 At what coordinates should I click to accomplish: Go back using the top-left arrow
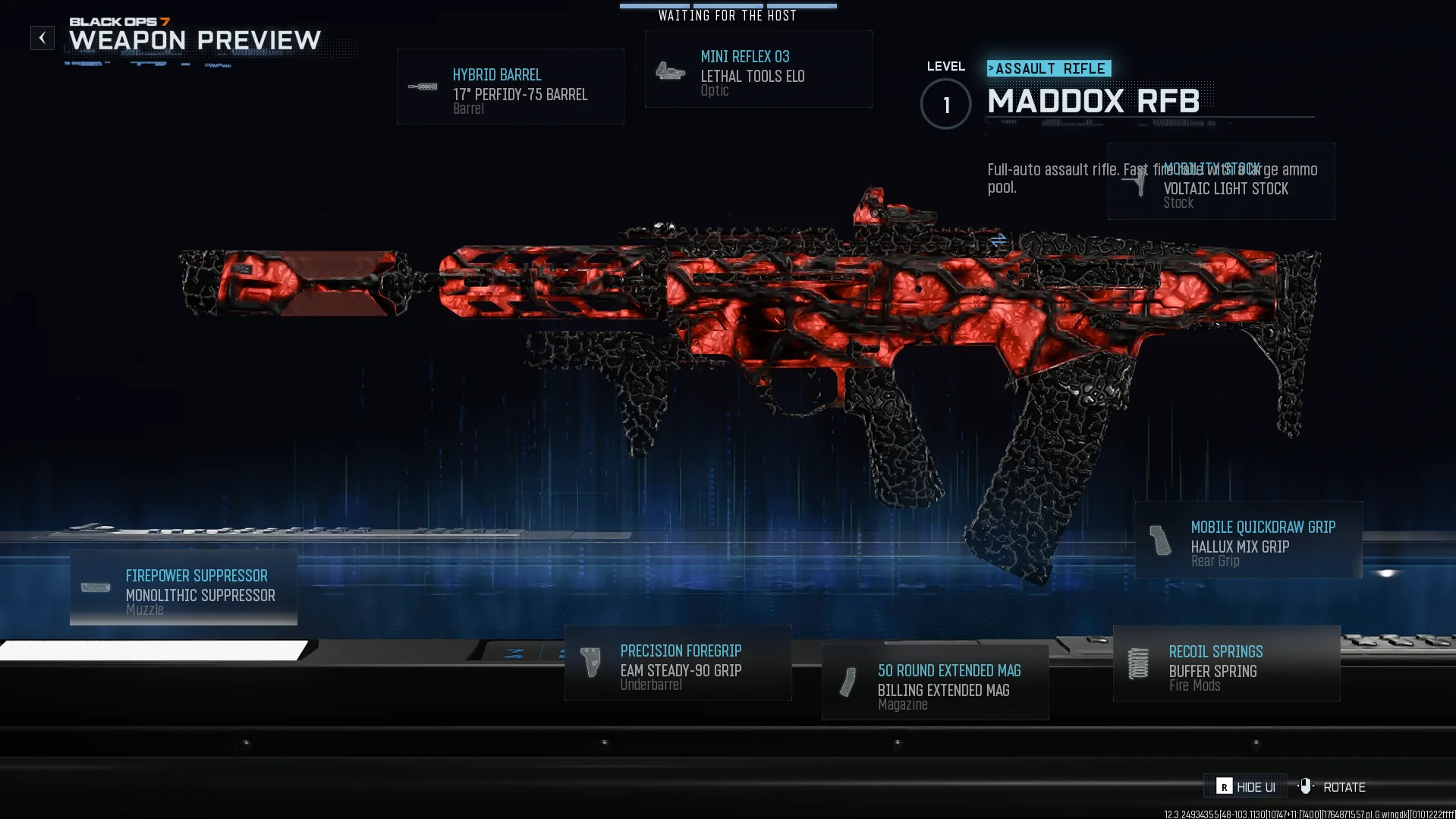42,38
